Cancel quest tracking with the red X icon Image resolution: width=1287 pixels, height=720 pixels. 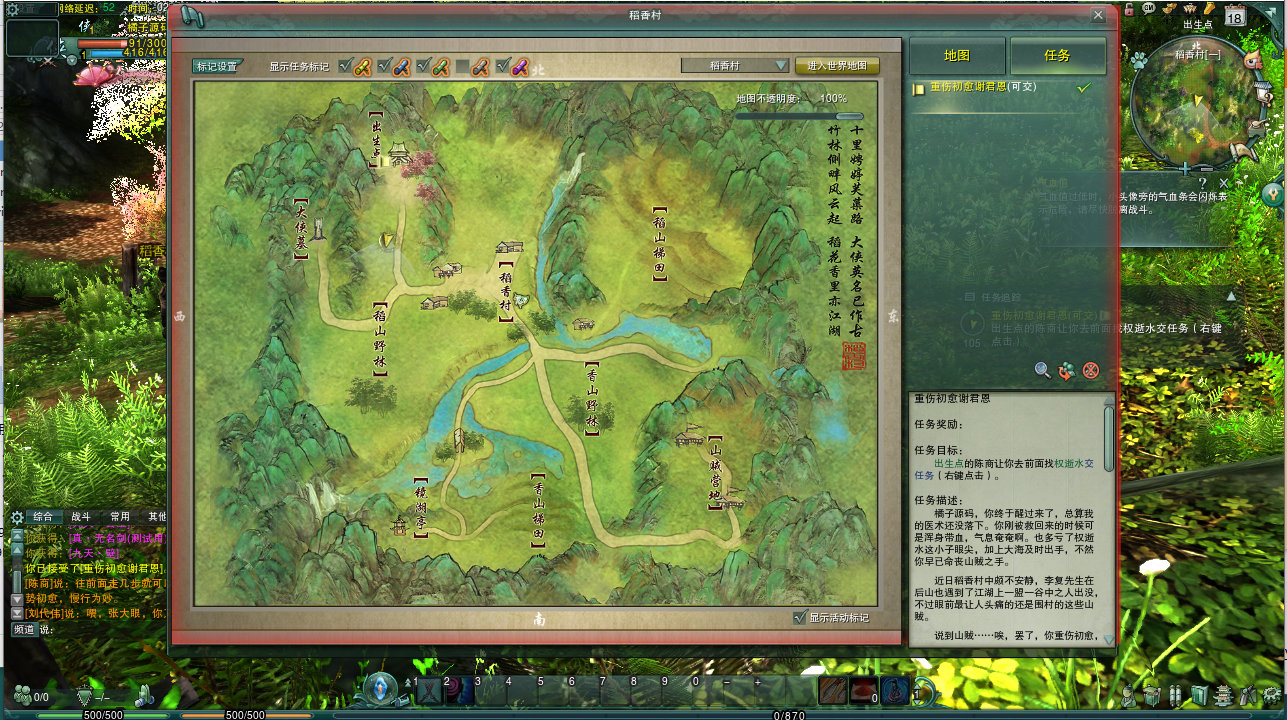coord(1091,370)
